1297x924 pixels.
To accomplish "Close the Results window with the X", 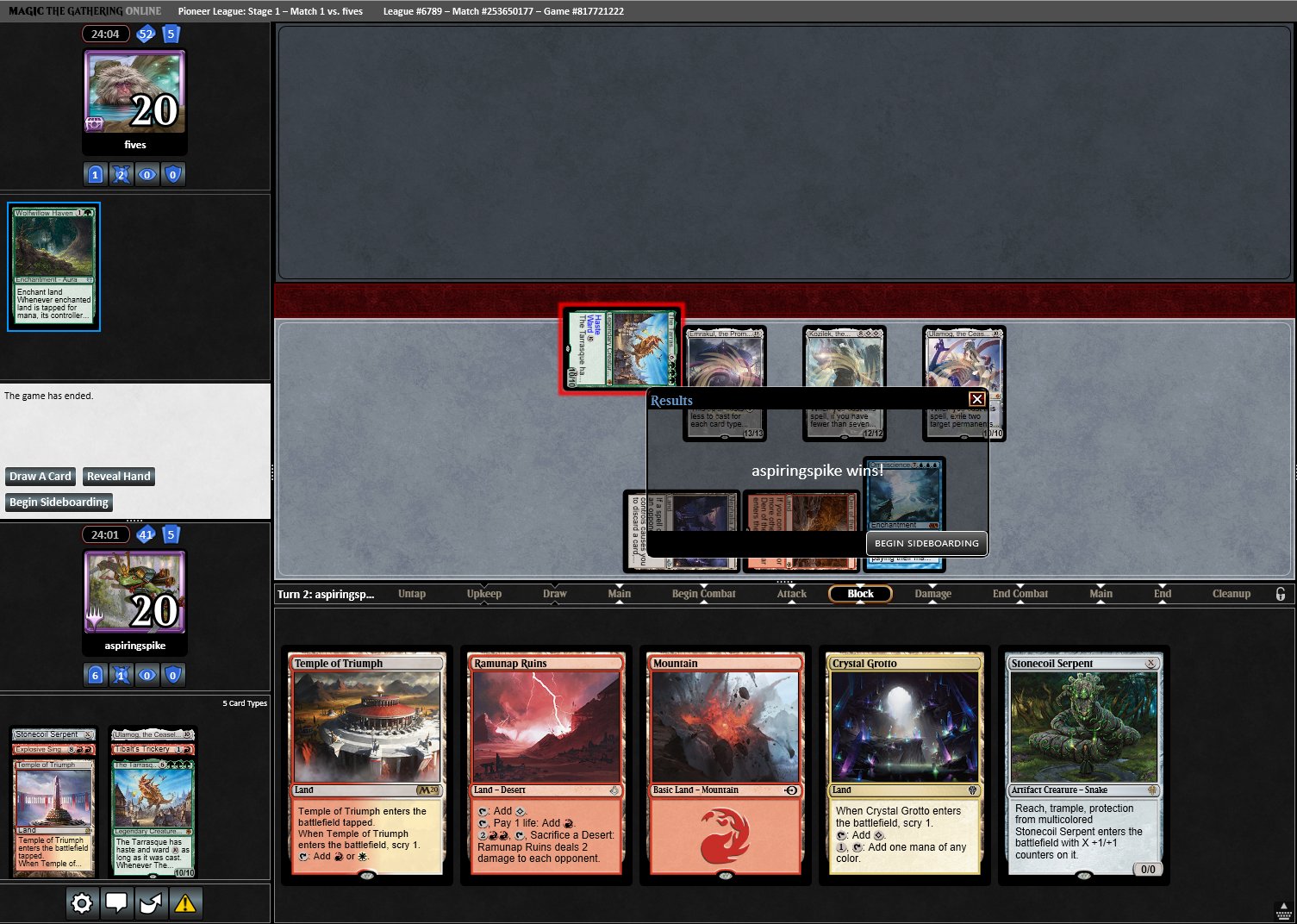I will pos(976,398).
